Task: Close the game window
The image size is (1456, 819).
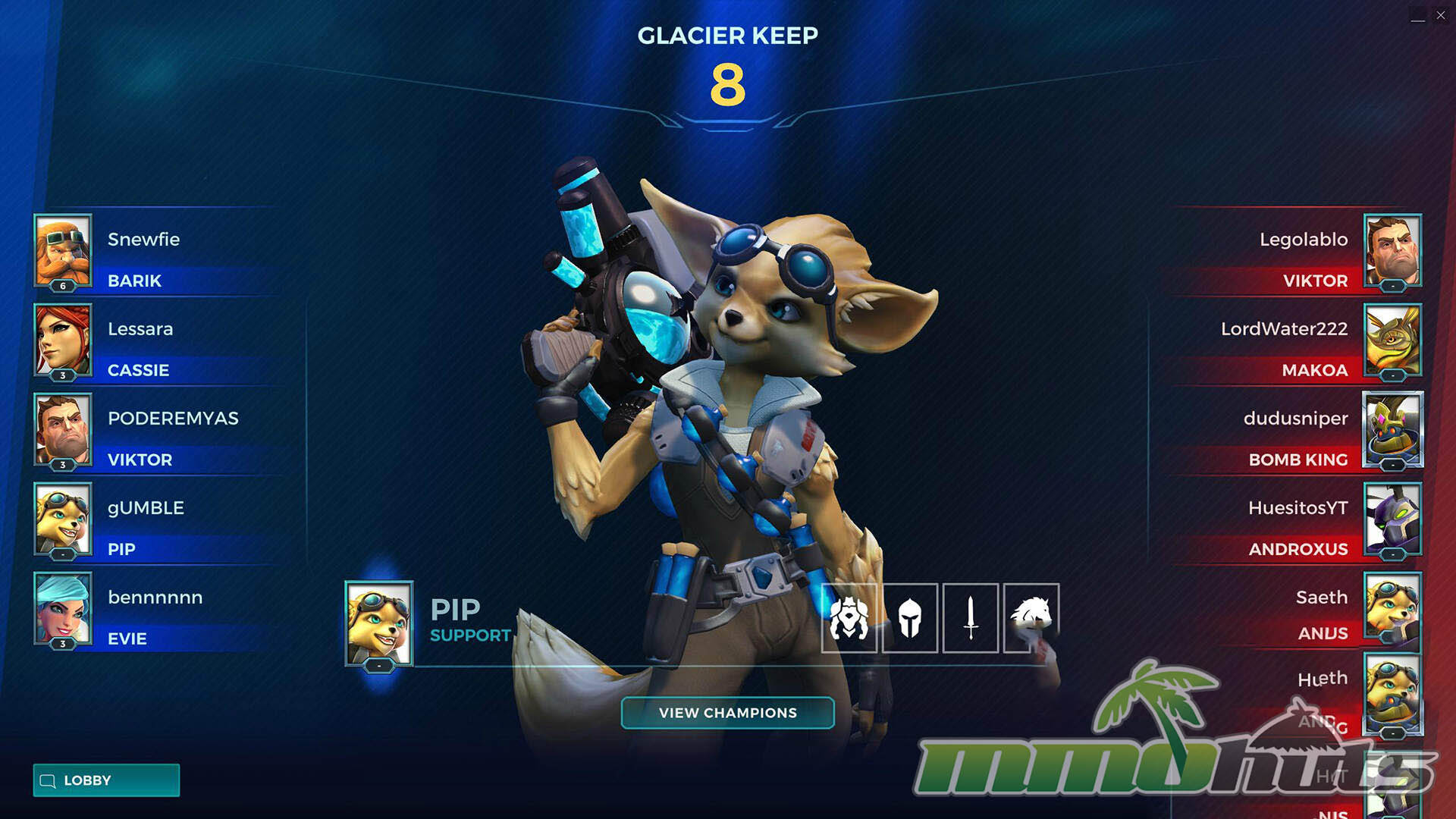Action: click(x=1441, y=15)
